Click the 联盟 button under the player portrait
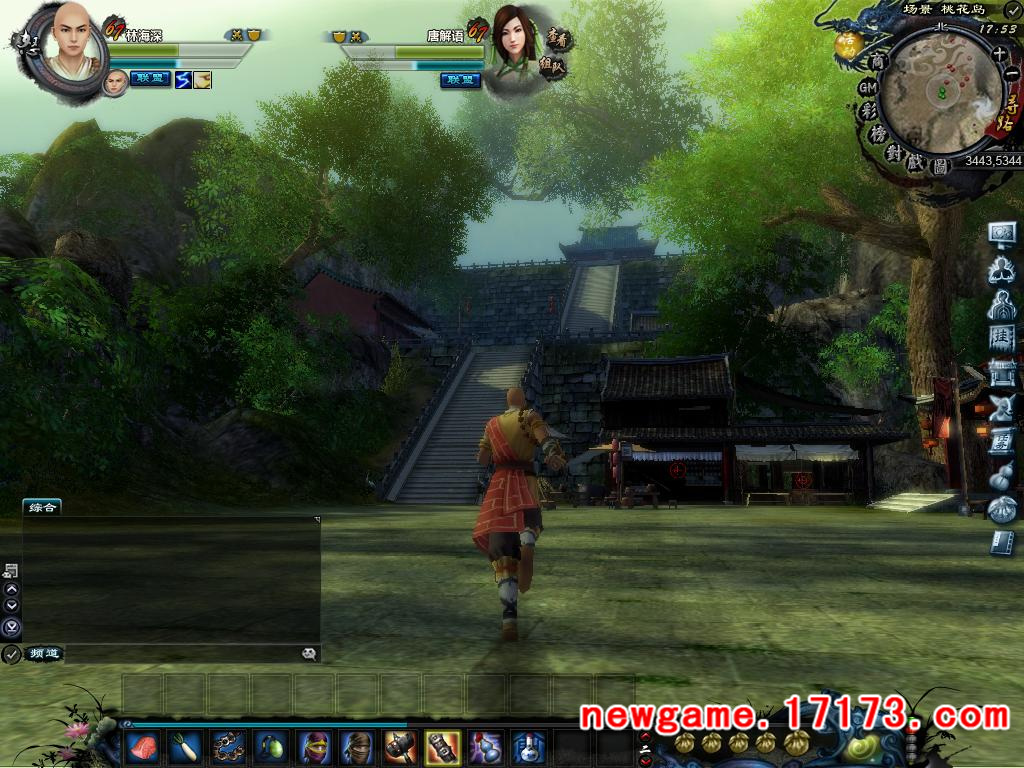This screenshot has height=768, width=1024. (x=150, y=79)
